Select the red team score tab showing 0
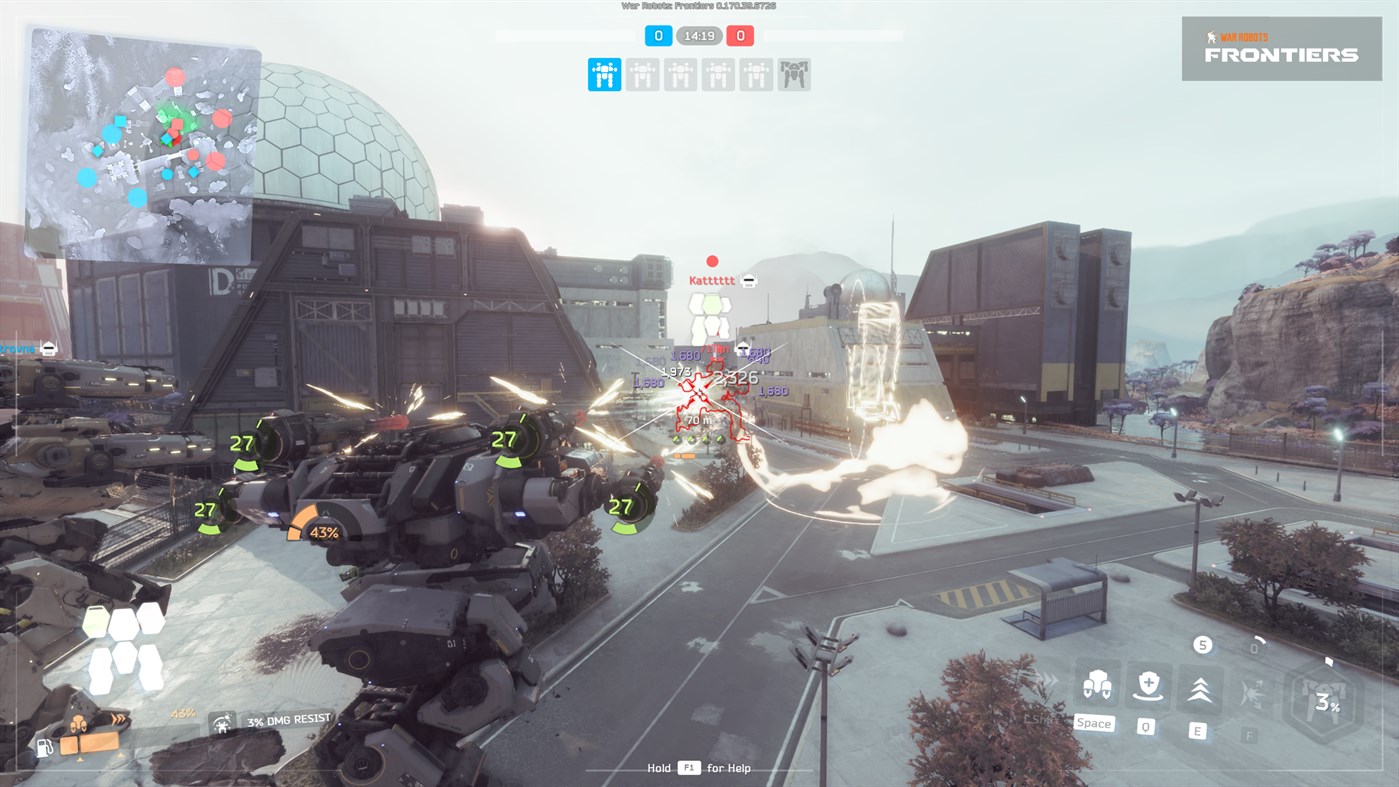The height and width of the screenshot is (787, 1399). 740,35
